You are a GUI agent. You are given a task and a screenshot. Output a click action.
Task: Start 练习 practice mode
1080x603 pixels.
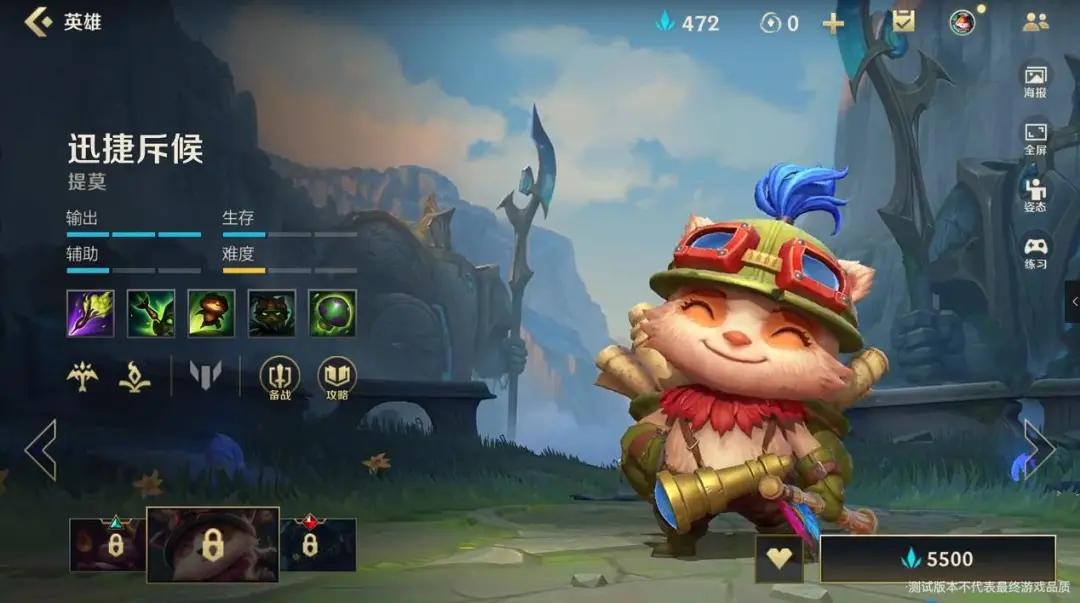[x=1035, y=251]
